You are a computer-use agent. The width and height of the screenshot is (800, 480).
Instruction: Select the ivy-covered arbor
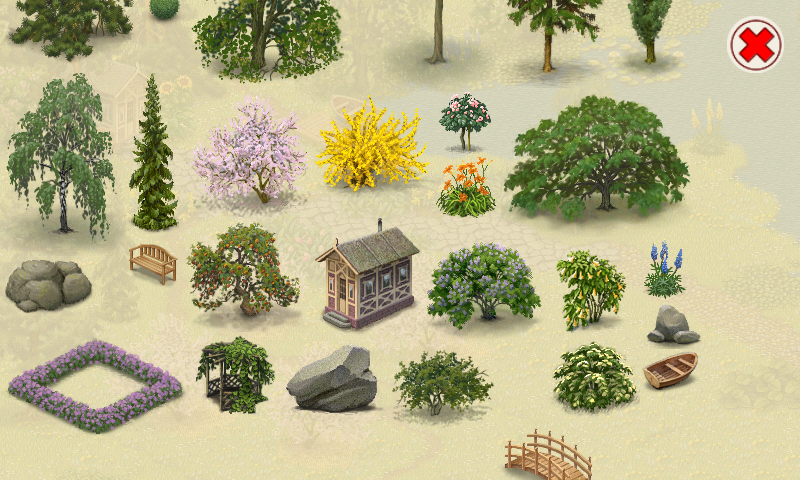(236, 374)
